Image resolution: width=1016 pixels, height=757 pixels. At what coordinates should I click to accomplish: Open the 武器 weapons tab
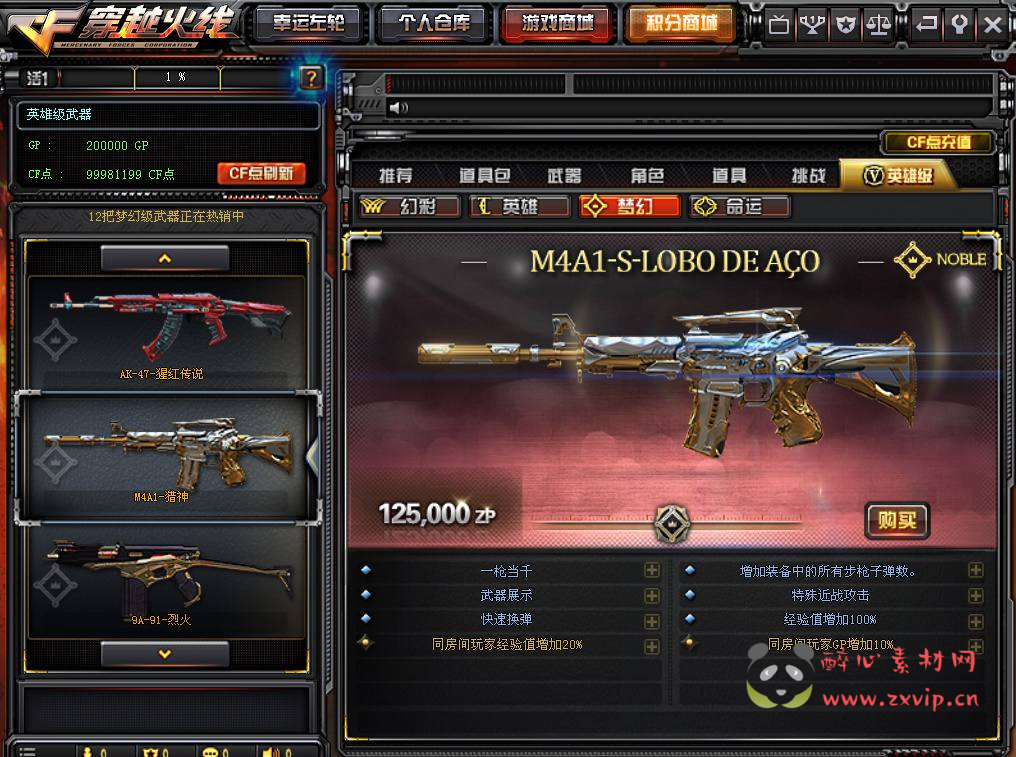tap(564, 176)
